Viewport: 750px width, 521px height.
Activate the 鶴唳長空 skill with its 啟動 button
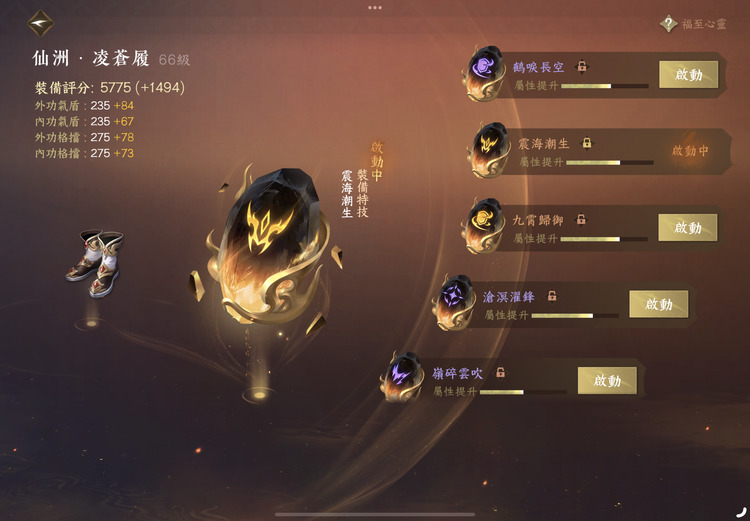pos(688,75)
